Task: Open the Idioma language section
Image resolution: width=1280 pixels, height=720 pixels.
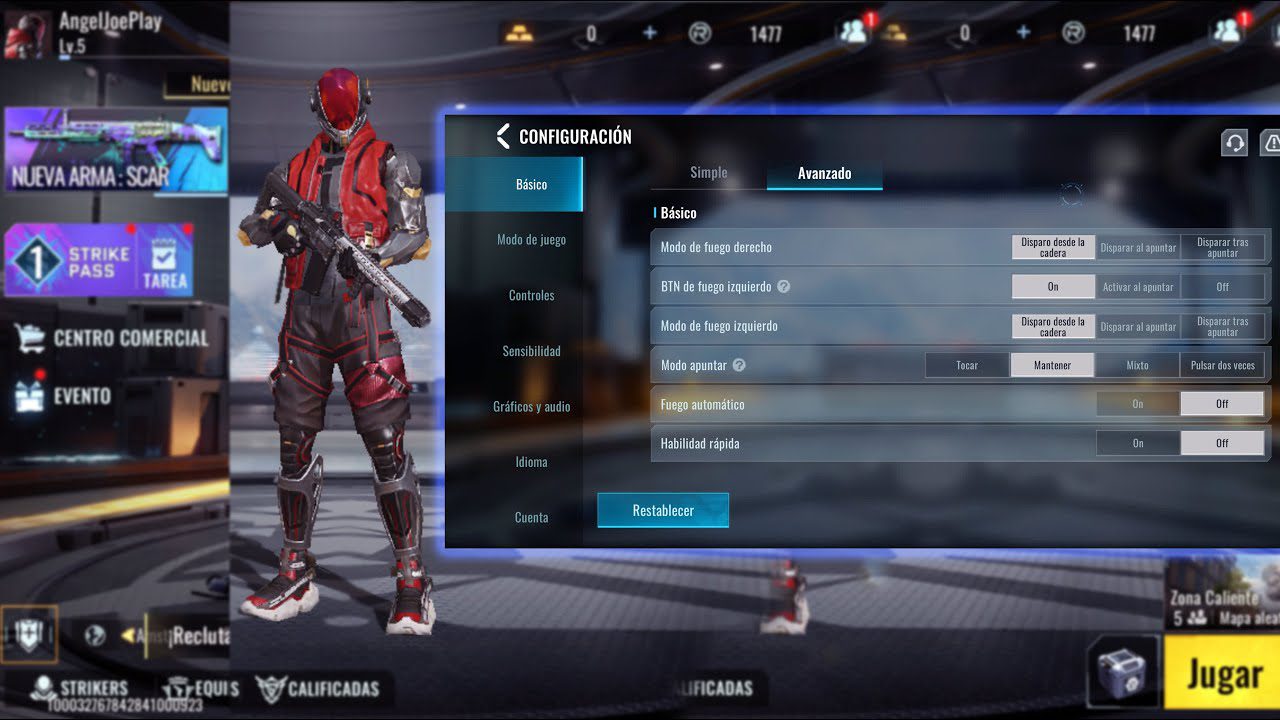Action: (x=531, y=462)
